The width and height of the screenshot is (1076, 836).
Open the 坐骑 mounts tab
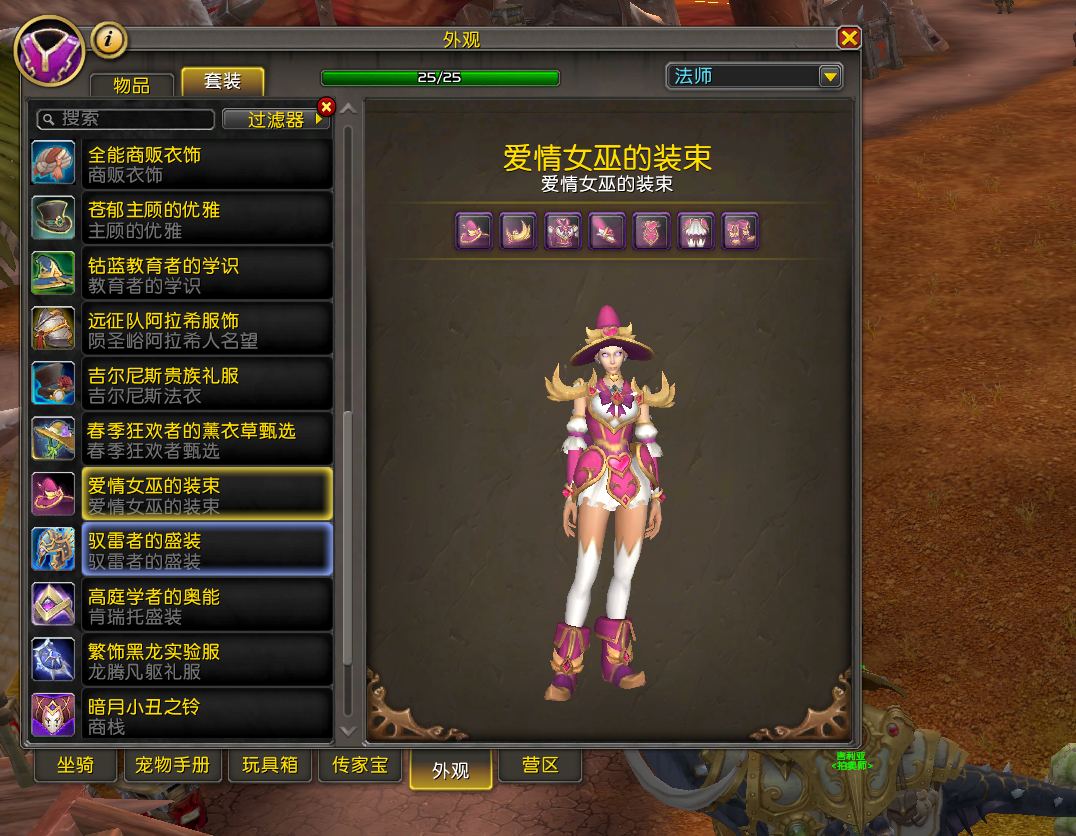click(x=75, y=766)
